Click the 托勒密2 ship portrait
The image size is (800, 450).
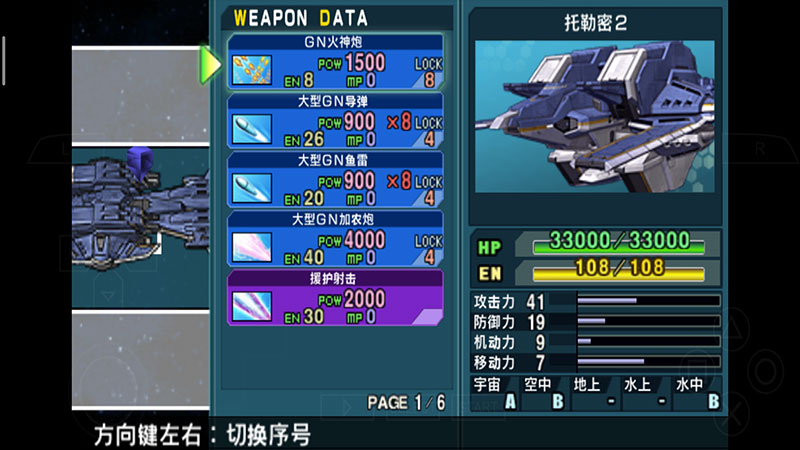click(594, 116)
